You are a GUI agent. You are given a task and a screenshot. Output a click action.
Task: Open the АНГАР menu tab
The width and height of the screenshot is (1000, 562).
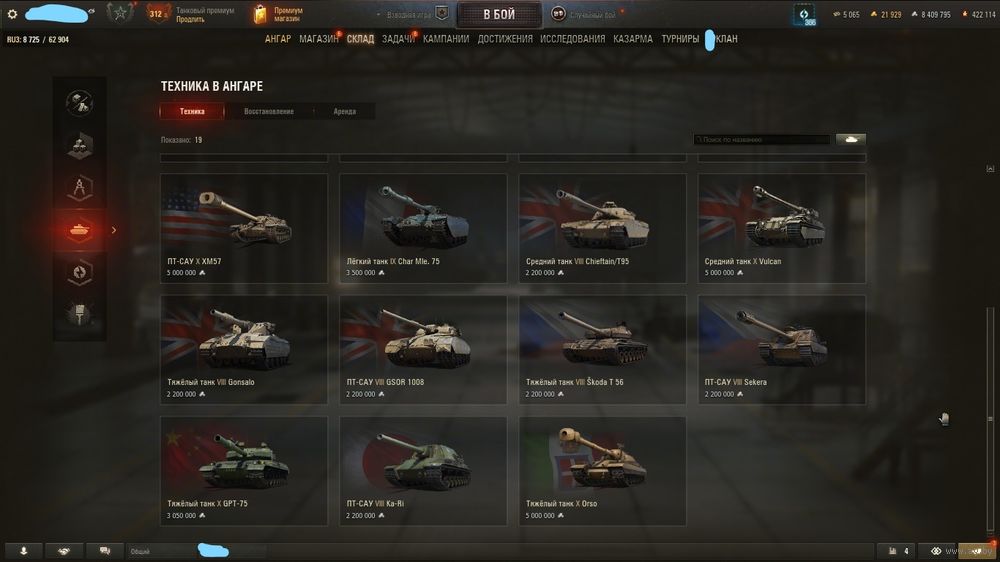click(278, 39)
